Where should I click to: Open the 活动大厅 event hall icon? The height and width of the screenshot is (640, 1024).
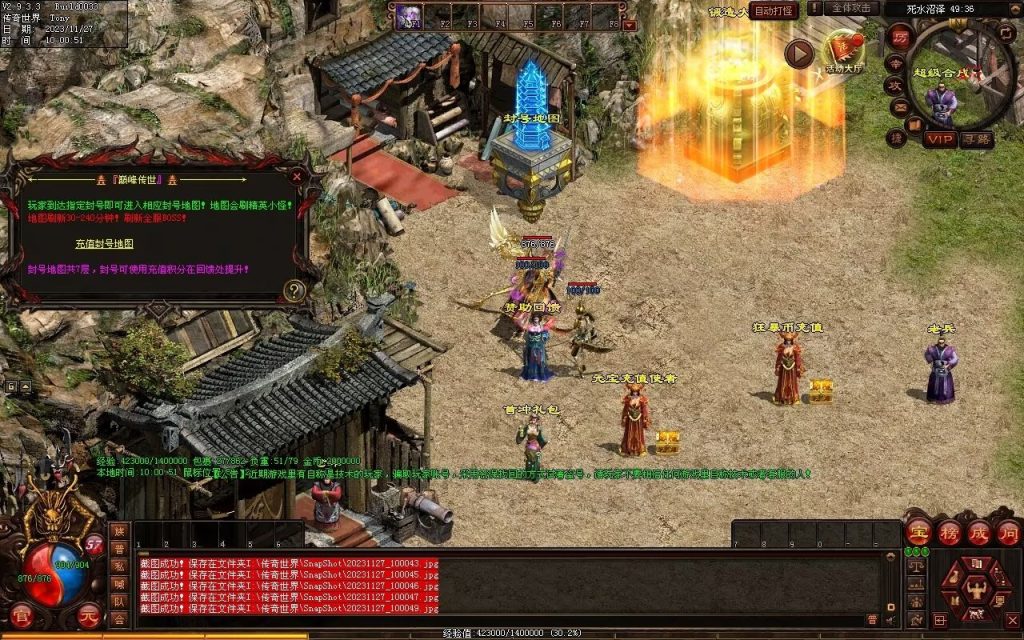(x=843, y=49)
